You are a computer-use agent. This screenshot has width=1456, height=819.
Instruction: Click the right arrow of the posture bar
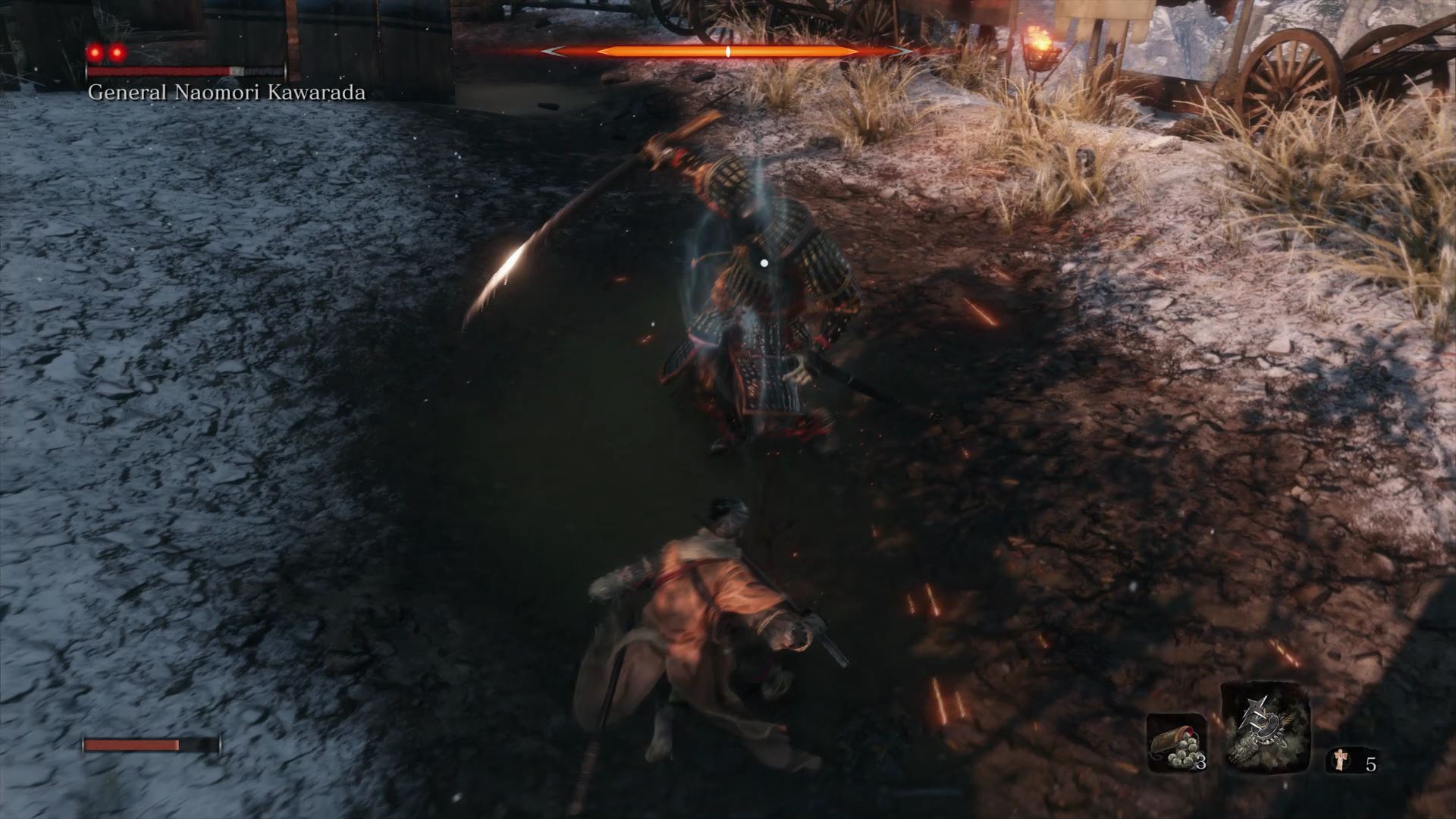pos(899,53)
